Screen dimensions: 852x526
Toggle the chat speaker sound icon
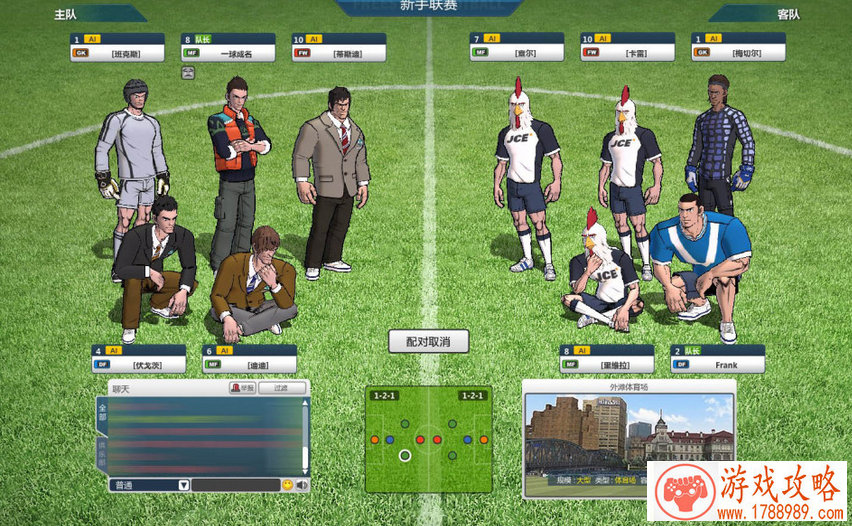click(x=301, y=485)
